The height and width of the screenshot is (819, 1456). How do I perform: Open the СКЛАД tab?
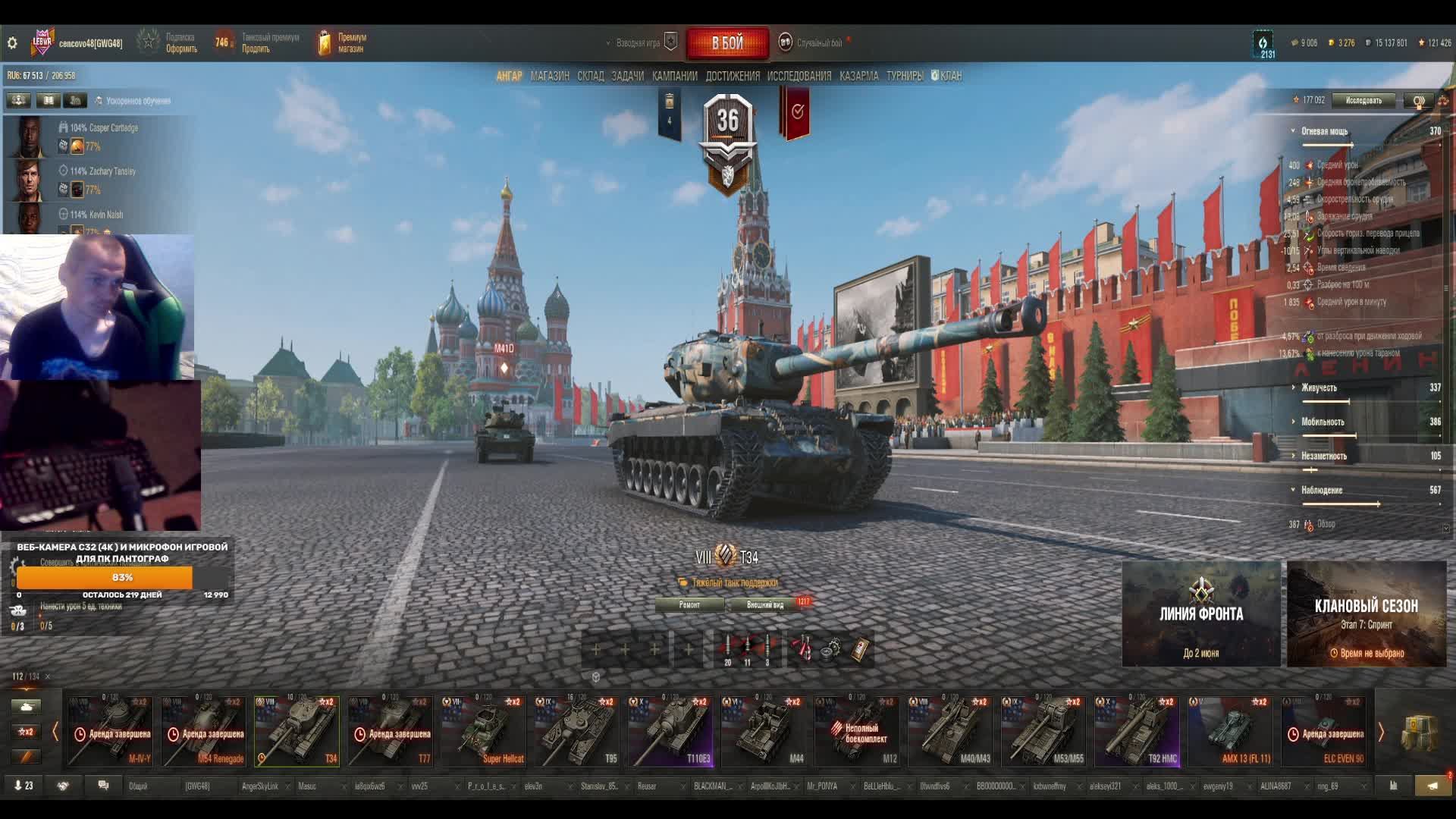[x=590, y=76]
